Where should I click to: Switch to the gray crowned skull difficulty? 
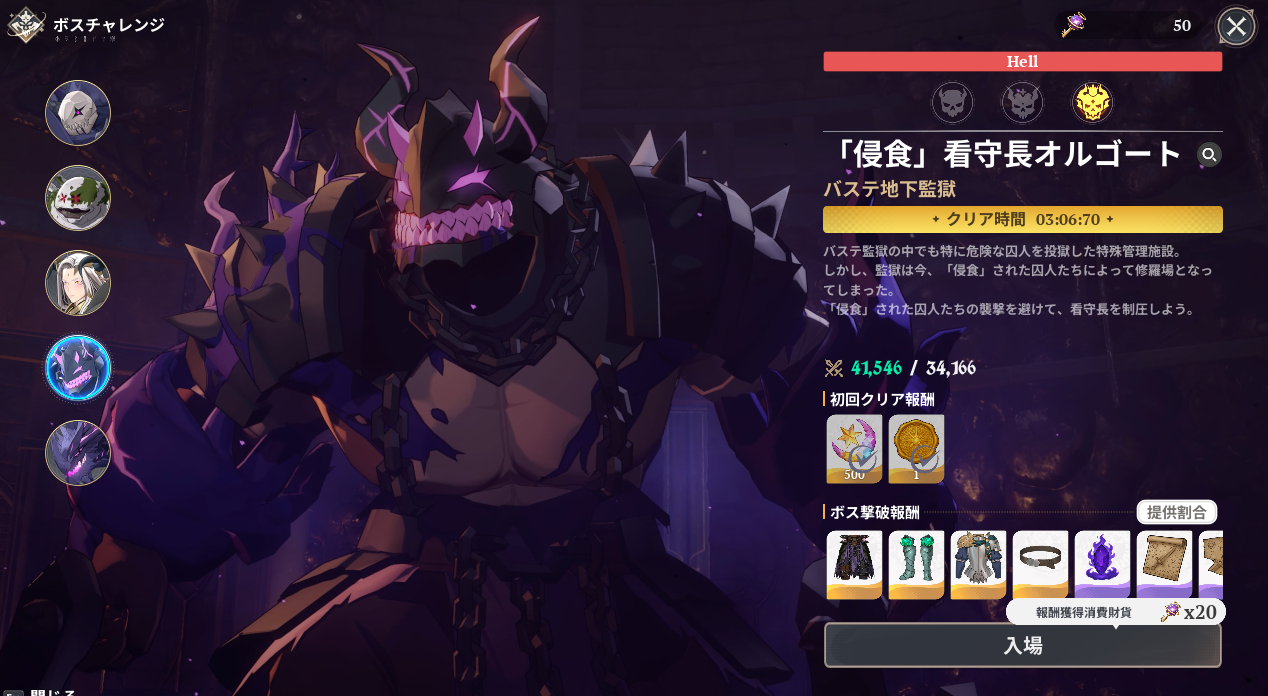coord(1022,102)
